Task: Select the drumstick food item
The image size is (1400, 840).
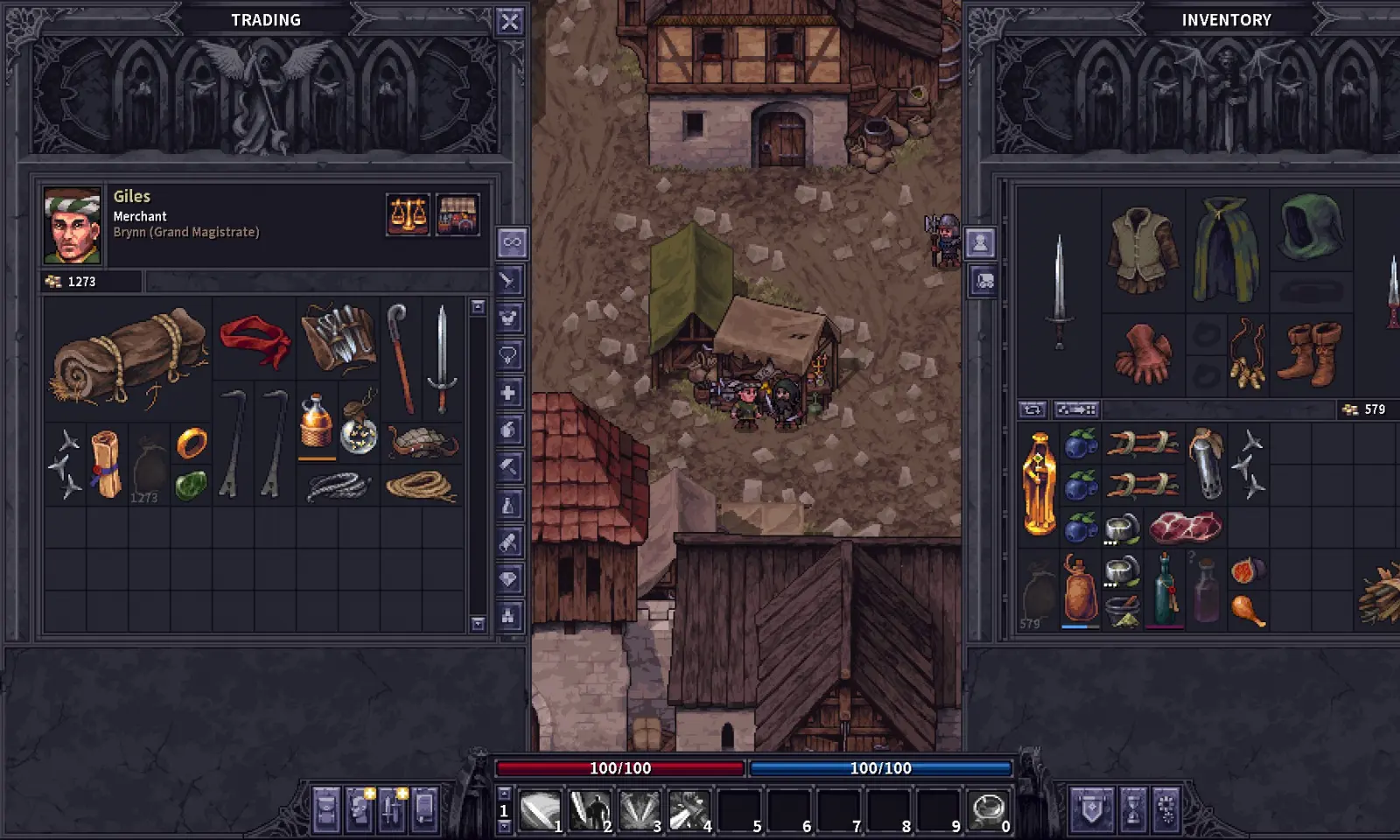Action: point(1248,611)
